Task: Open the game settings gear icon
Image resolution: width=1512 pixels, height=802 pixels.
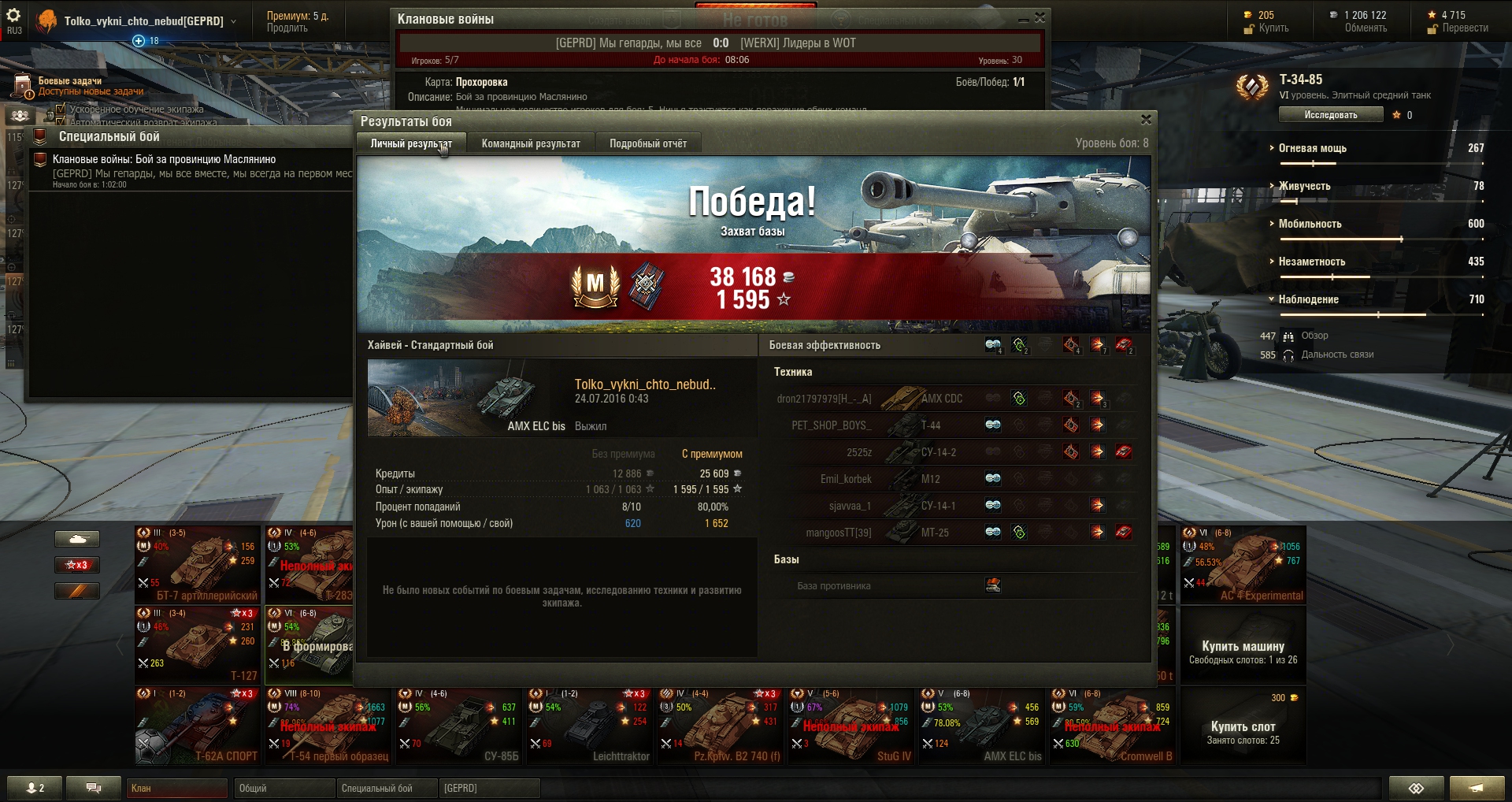Action: [13, 16]
